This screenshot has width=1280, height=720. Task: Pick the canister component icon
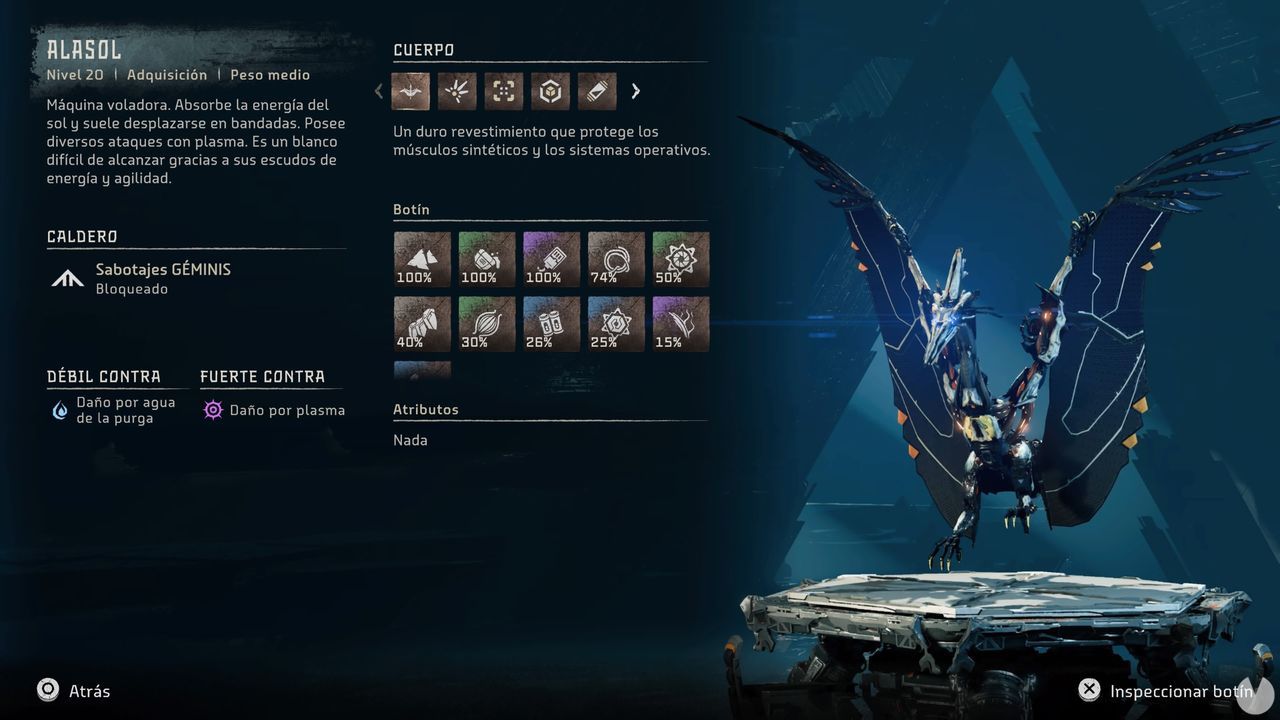click(x=597, y=91)
